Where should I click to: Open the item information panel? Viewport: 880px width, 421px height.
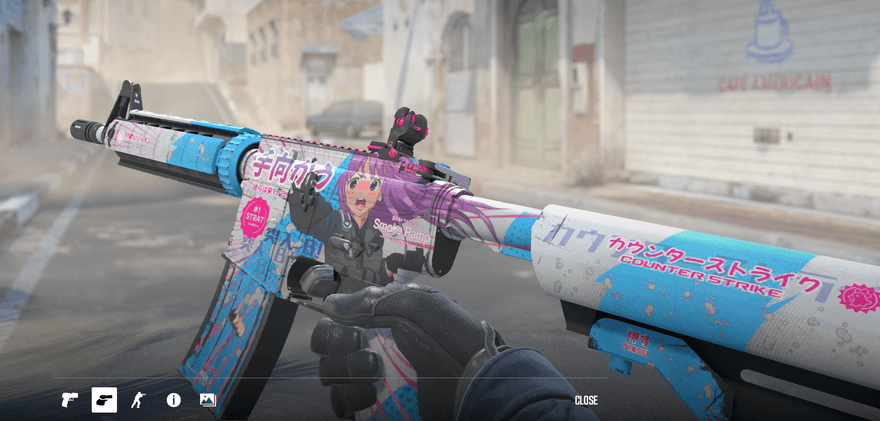click(174, 400)
